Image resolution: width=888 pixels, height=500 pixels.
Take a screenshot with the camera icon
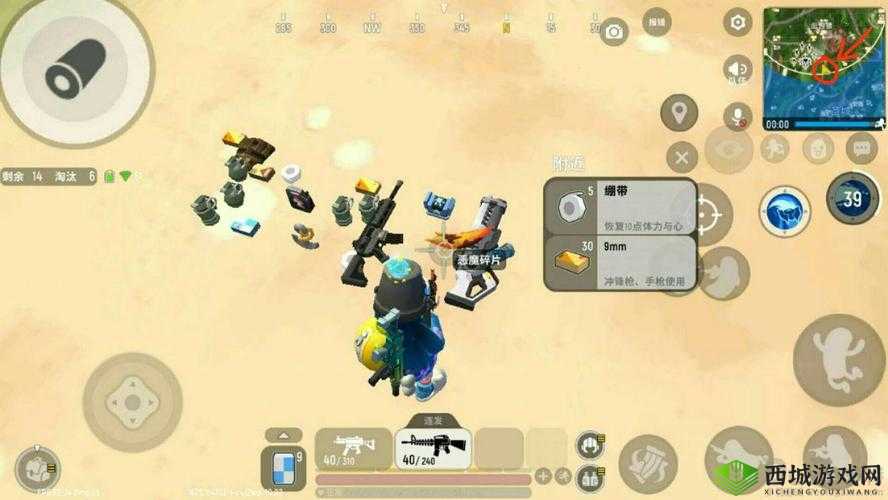coord(613,32)
